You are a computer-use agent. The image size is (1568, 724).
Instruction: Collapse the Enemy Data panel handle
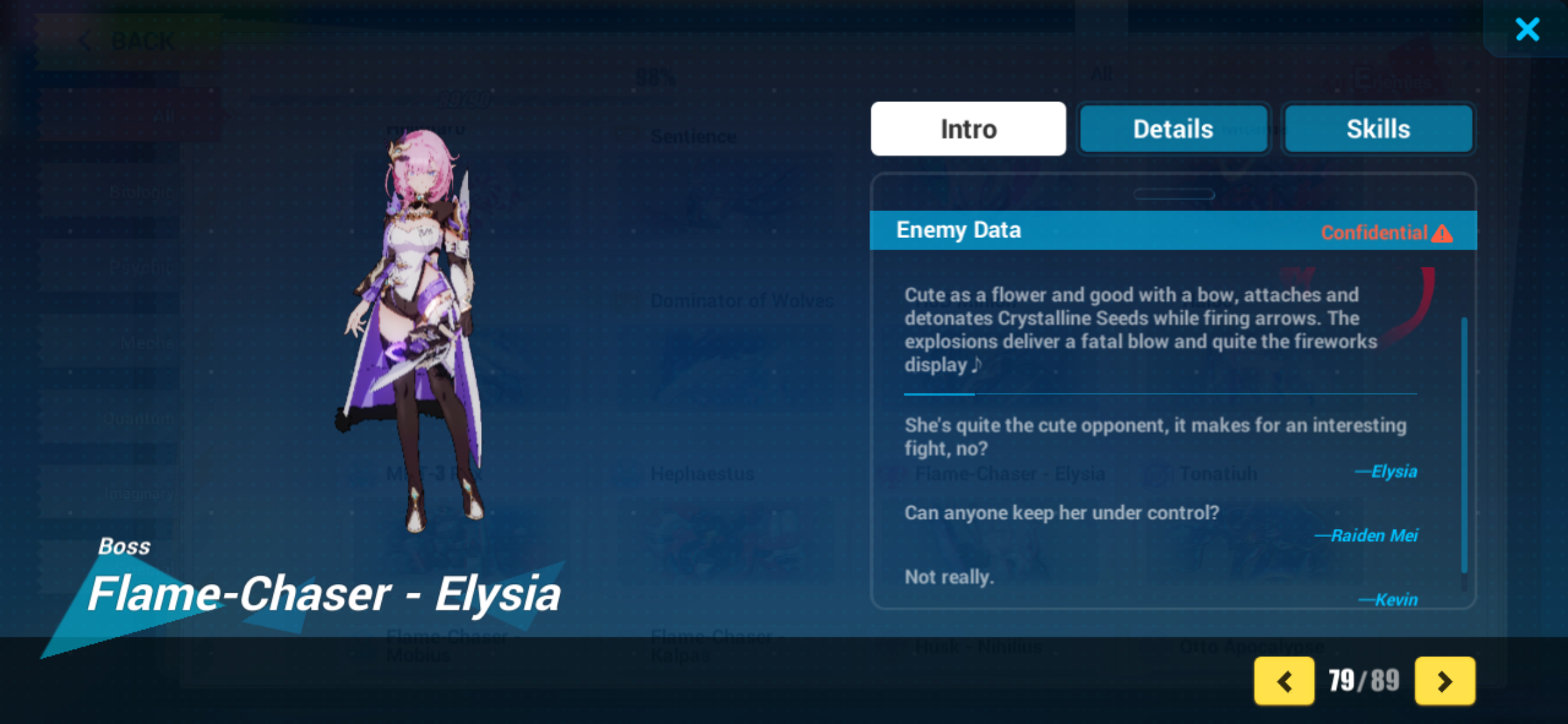(x=1175, y=194)
